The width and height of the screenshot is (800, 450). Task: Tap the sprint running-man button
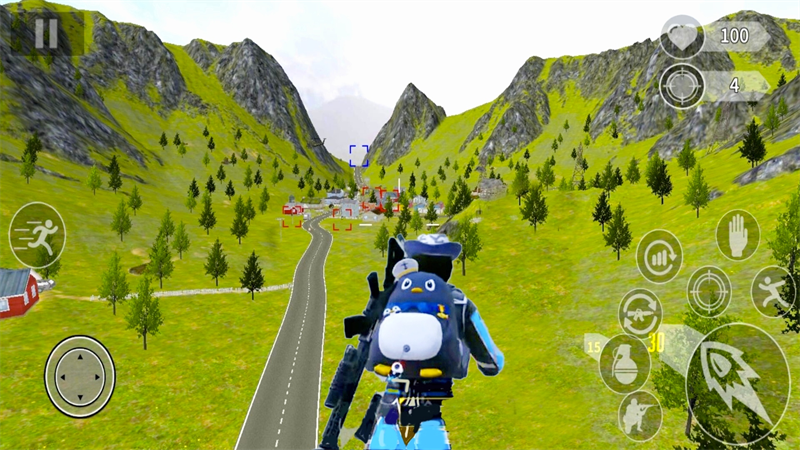point(38,235)
